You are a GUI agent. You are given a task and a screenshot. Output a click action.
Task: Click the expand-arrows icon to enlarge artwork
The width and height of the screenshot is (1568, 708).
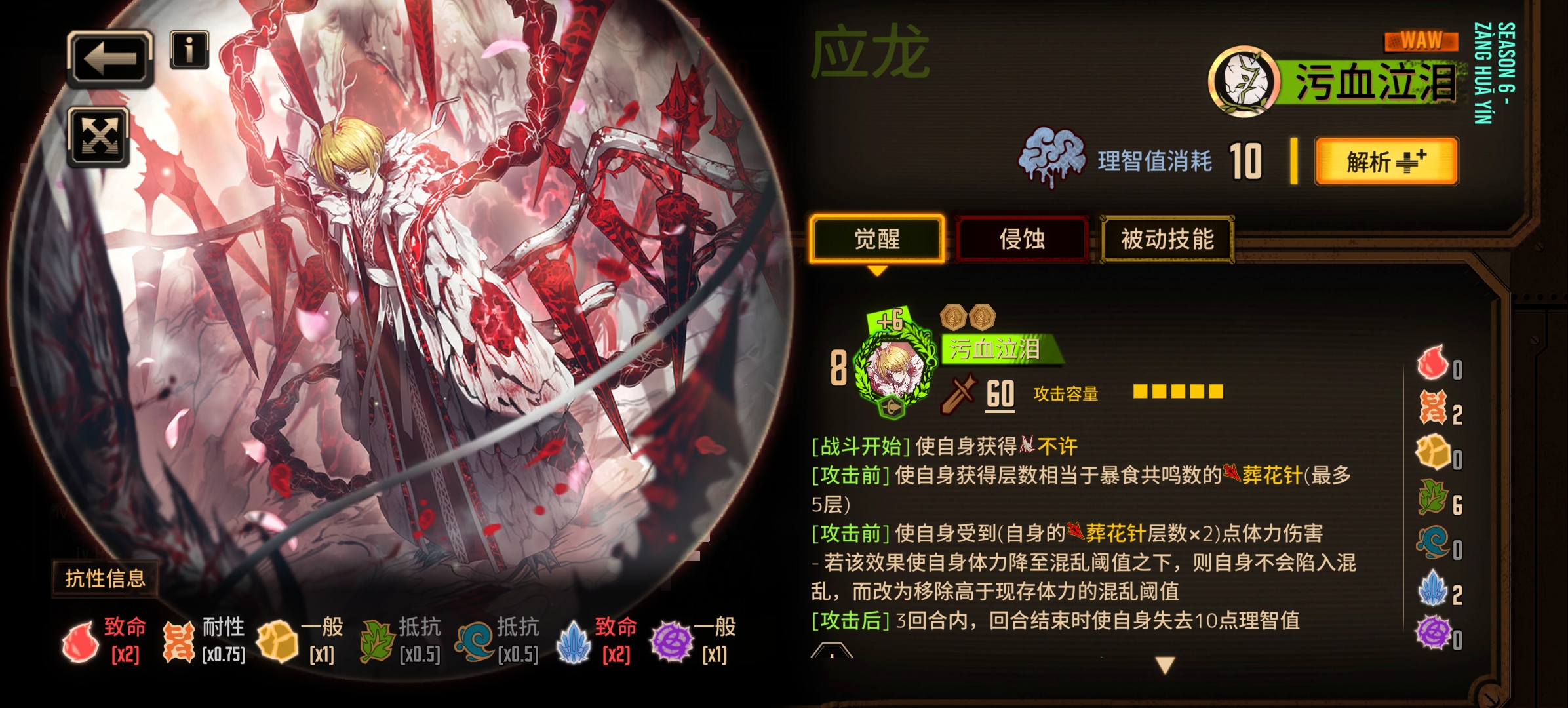pyautogui.click(x=99, y=136)
